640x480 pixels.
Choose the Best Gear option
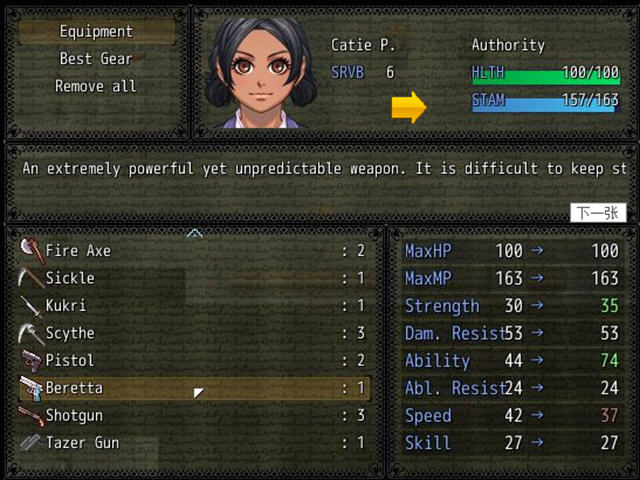pos(96,59)
